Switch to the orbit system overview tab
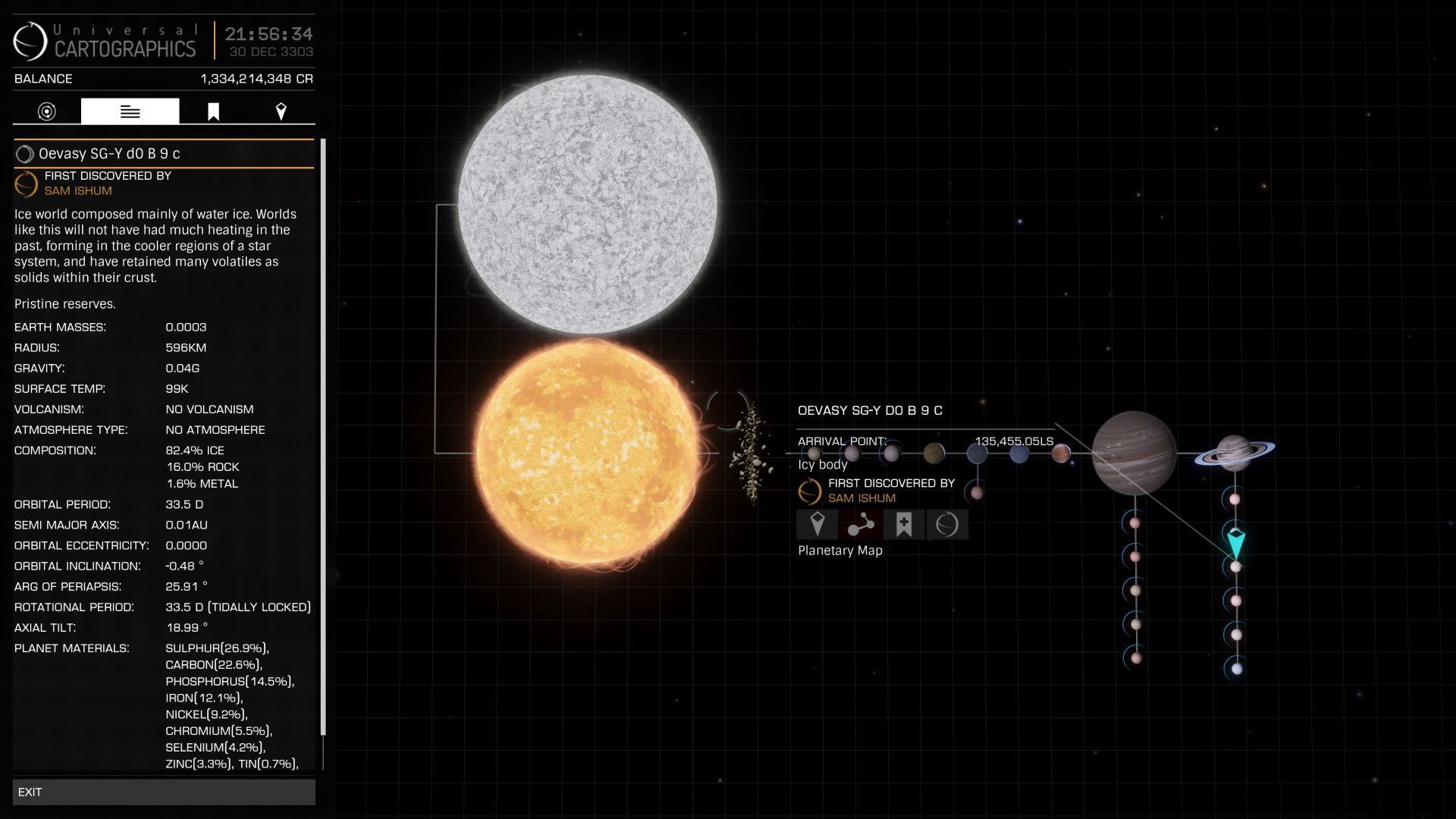 pyautogui.click(x=47, y=111)
